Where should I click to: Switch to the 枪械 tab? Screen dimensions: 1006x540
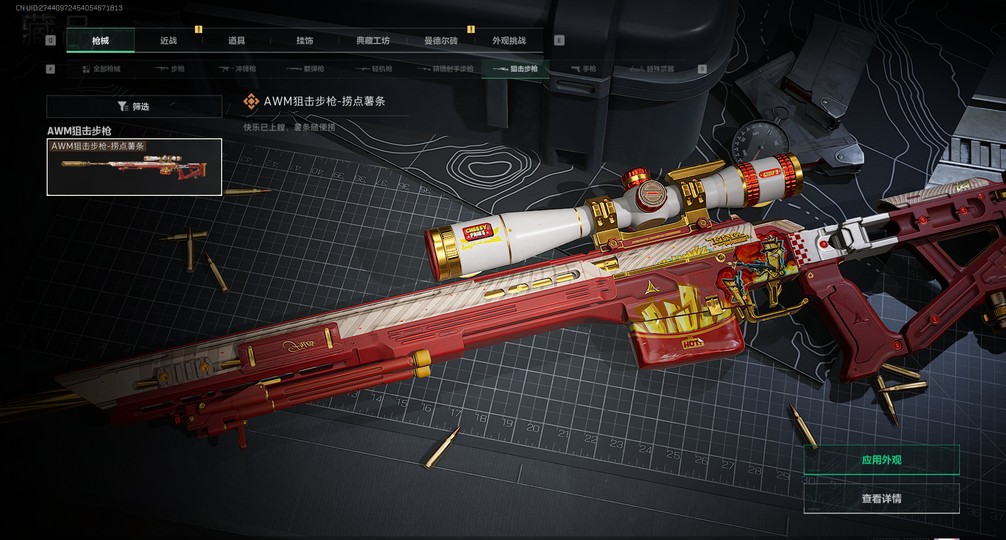click(x=100, y=41)
